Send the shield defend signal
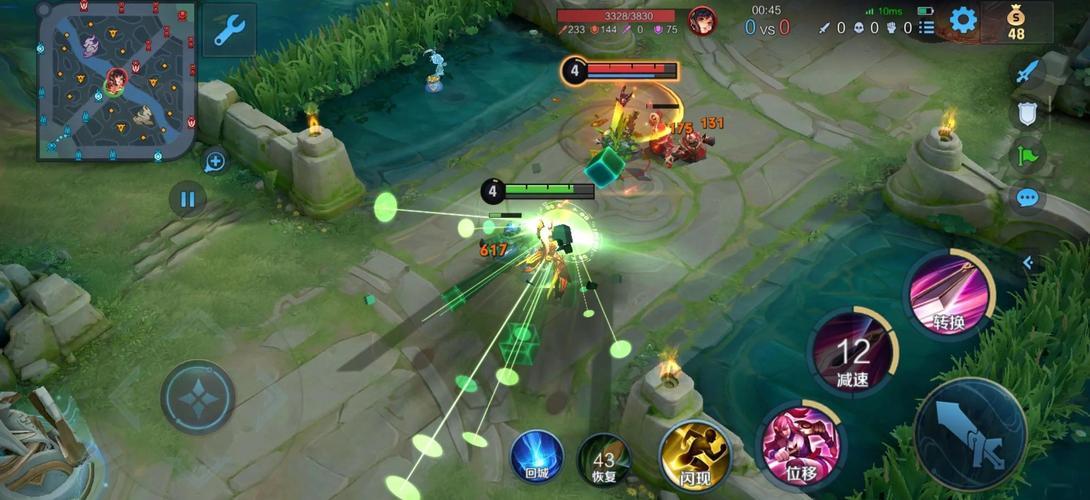Image resolution: width=1090 pixels, height=500 pixels. click(1027, 113)
